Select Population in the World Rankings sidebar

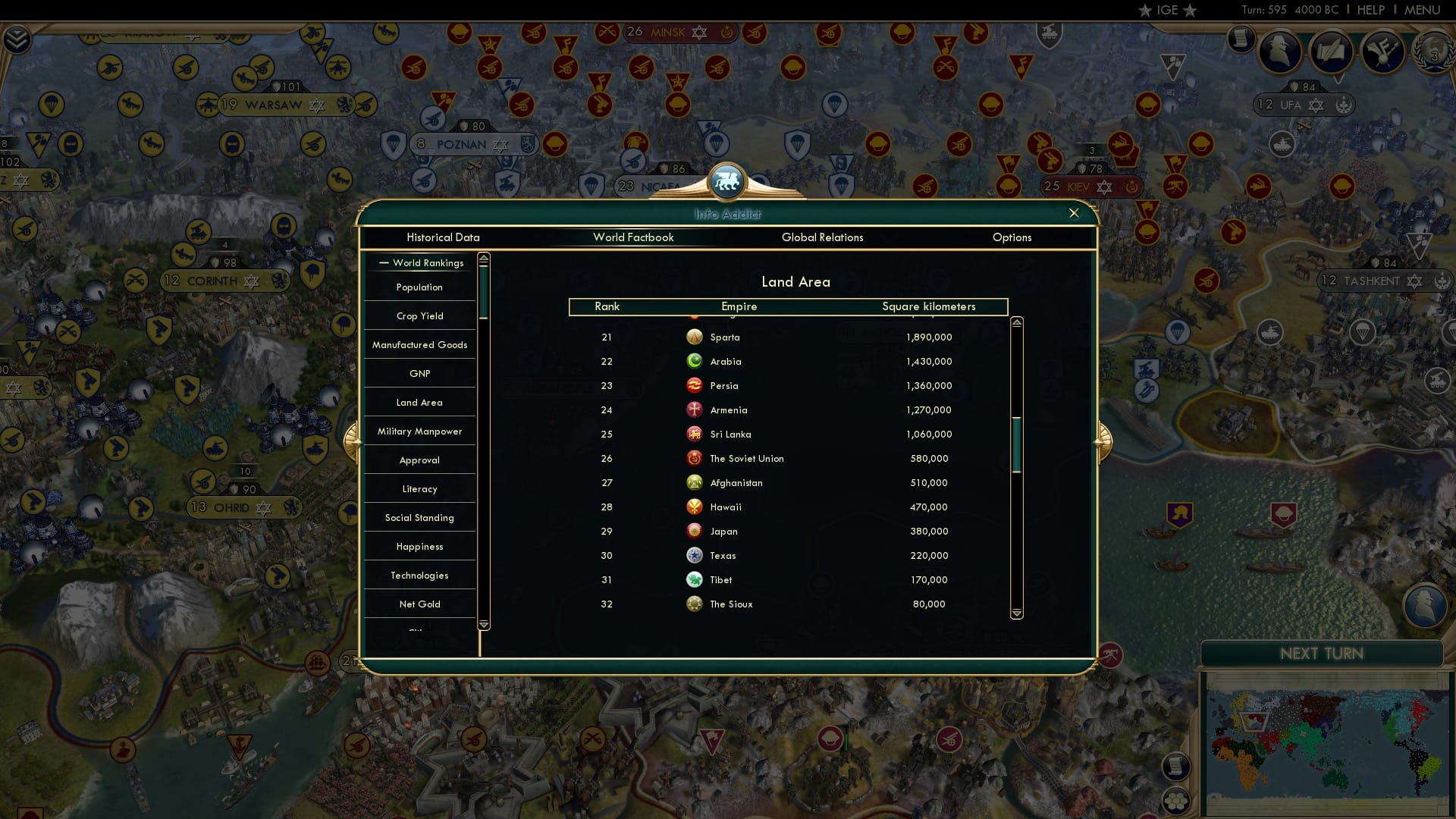coord(419,287)
